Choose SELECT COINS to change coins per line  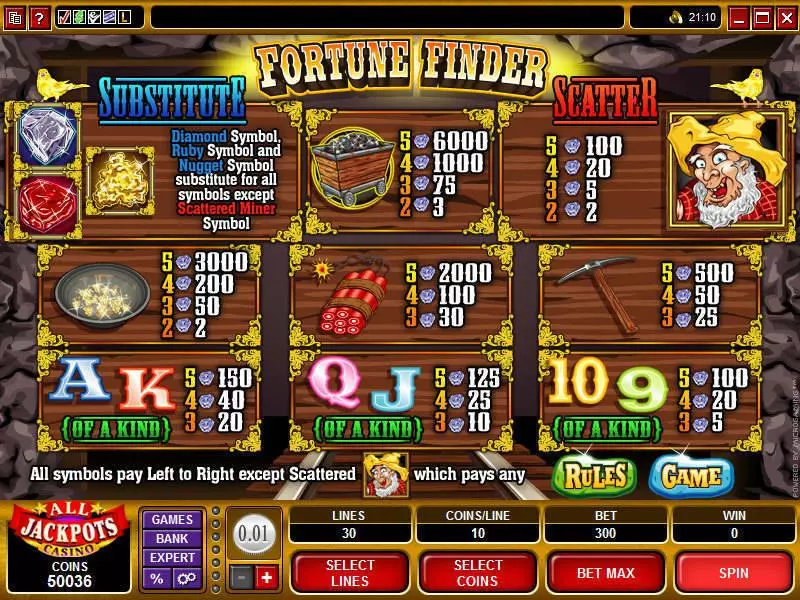coord(478,571)
